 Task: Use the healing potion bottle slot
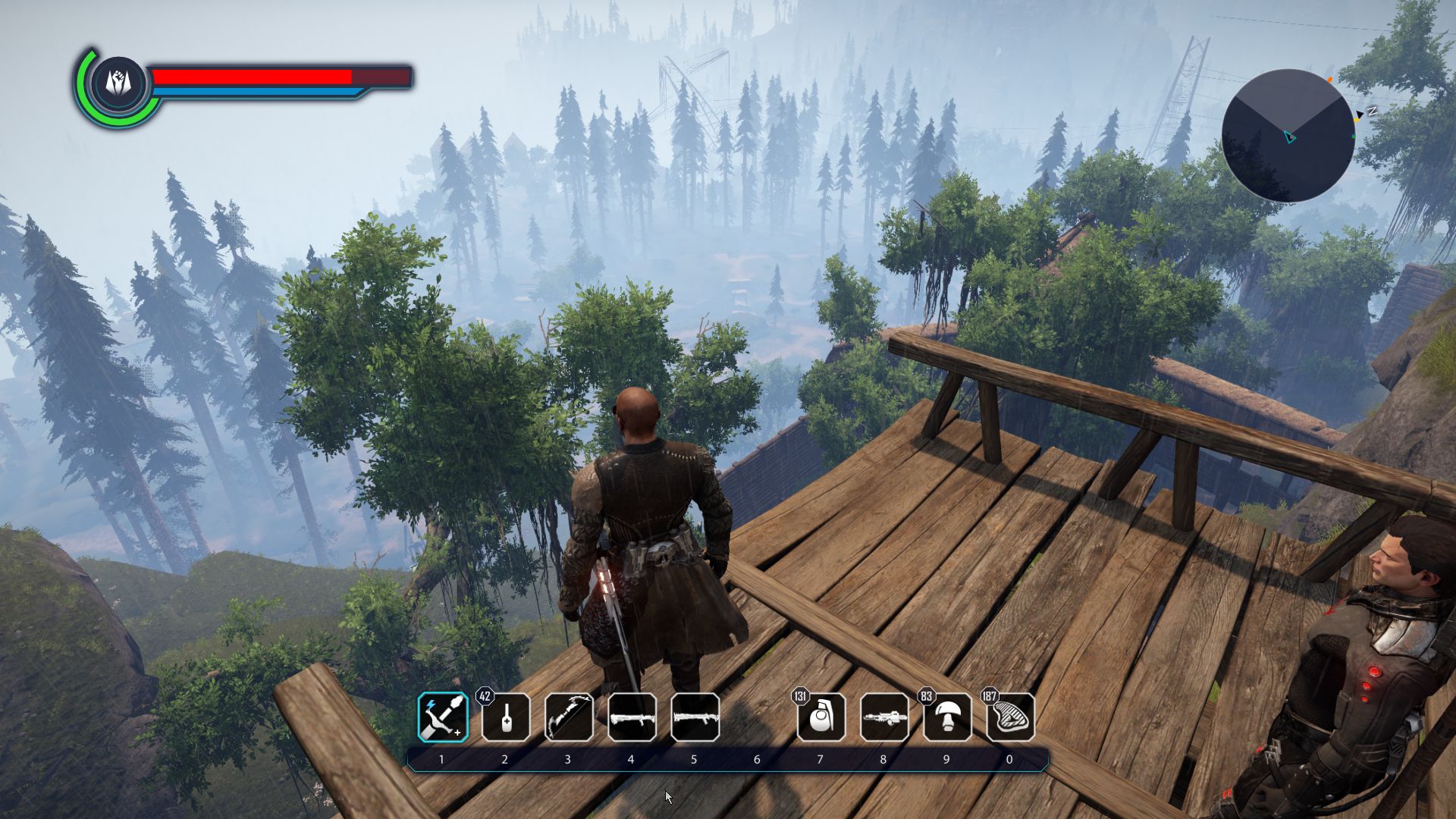coord(506,717)
